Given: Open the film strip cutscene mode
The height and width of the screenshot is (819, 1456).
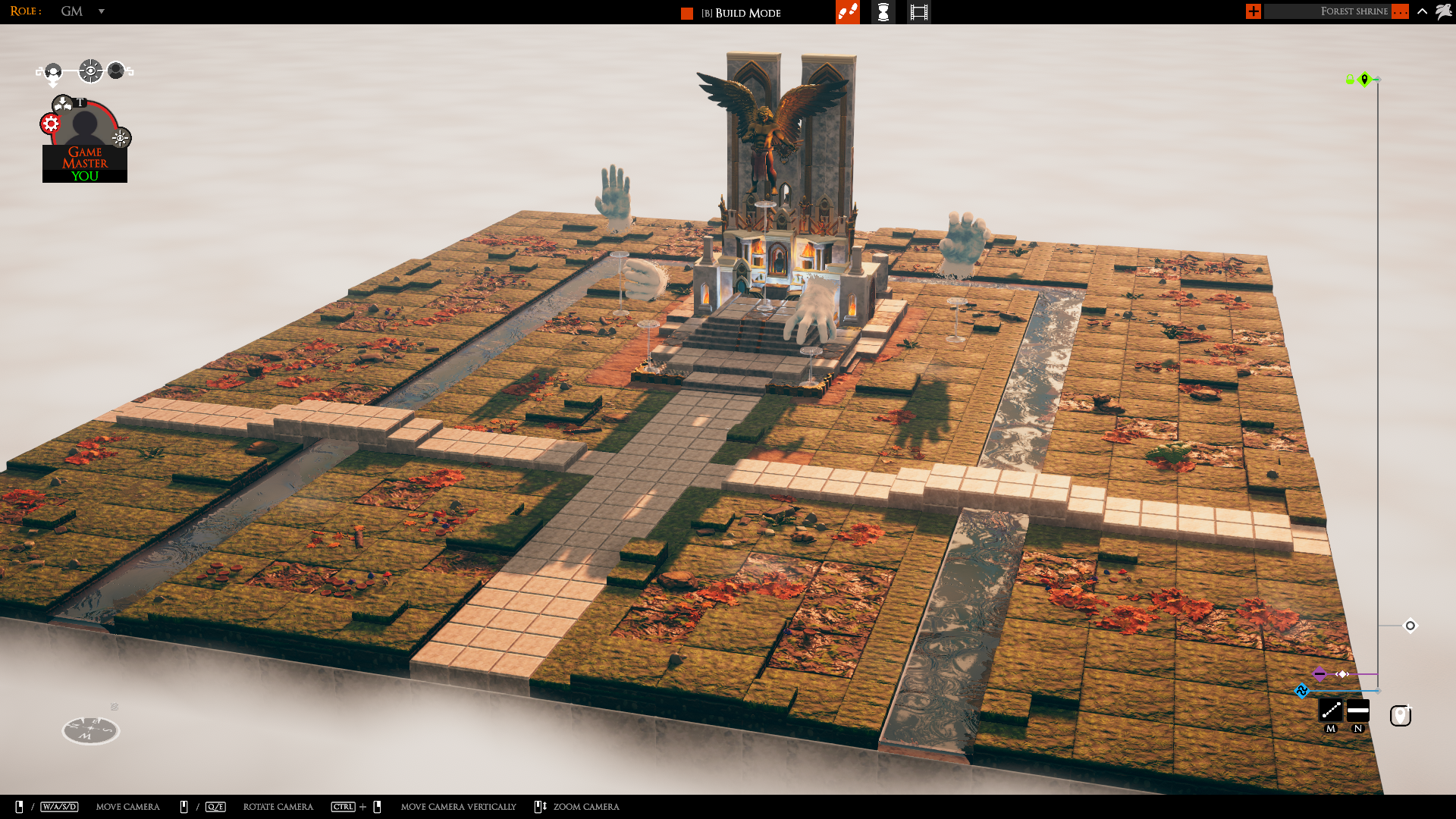Looking at the screenshot, I should (x=918, y=12).
